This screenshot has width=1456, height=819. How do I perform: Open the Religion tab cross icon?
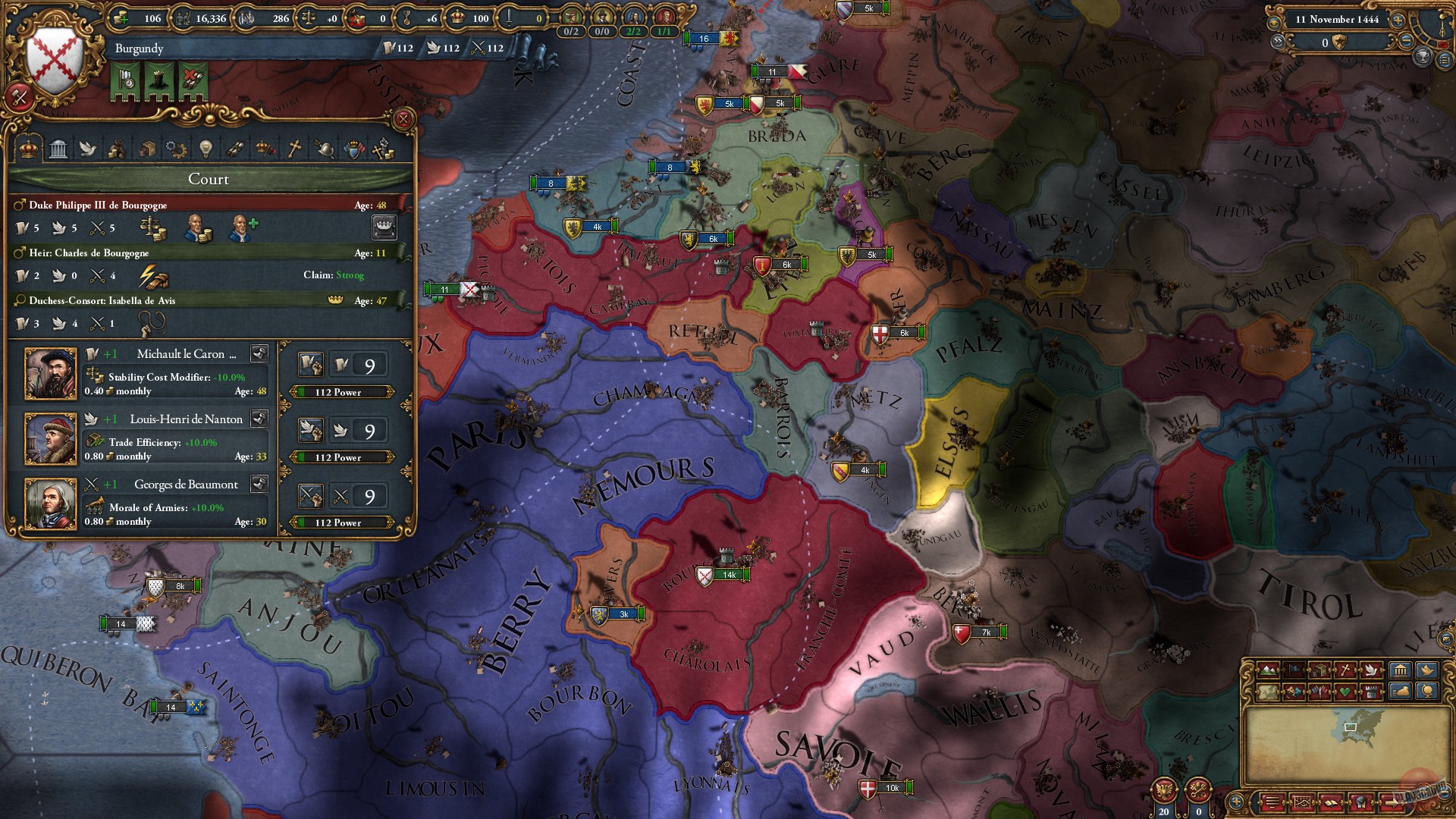pyautogui.click(x=294, y=149)
